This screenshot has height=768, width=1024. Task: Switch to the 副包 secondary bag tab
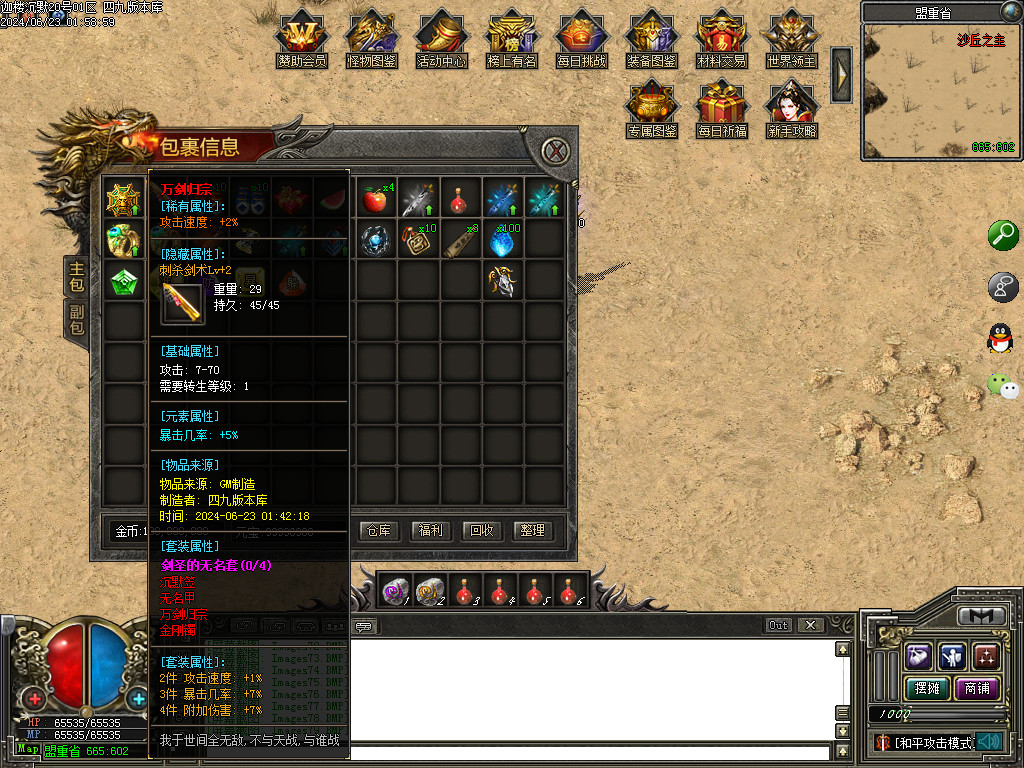(76, 318)
